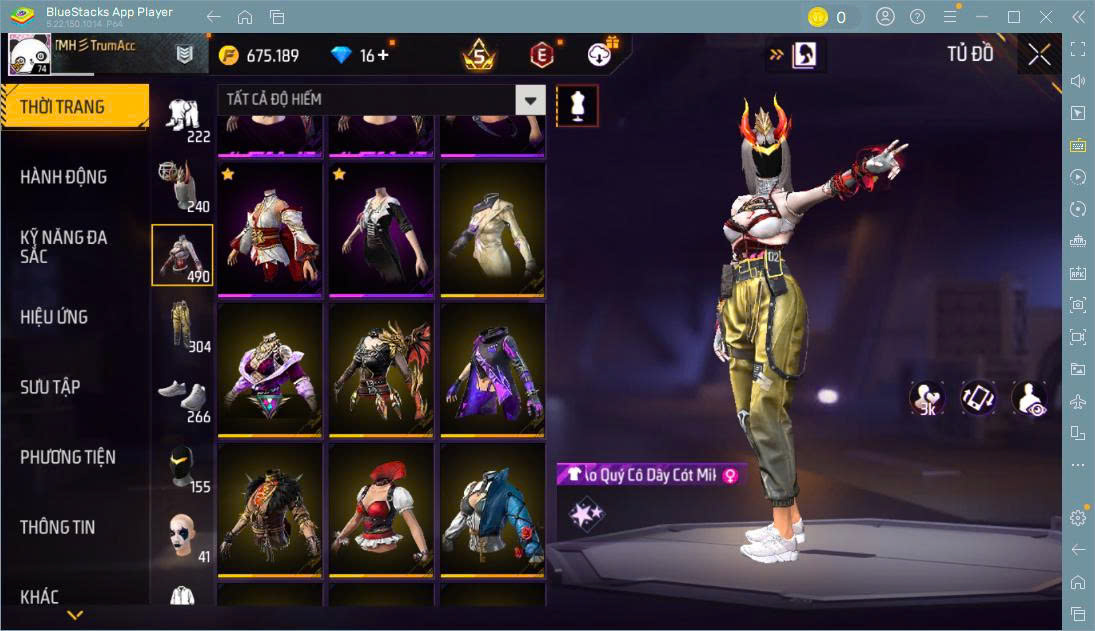Click the eye visibility icon beside the character
The width and height of the screenshot is (1095, 631).
coord(1029,398)
